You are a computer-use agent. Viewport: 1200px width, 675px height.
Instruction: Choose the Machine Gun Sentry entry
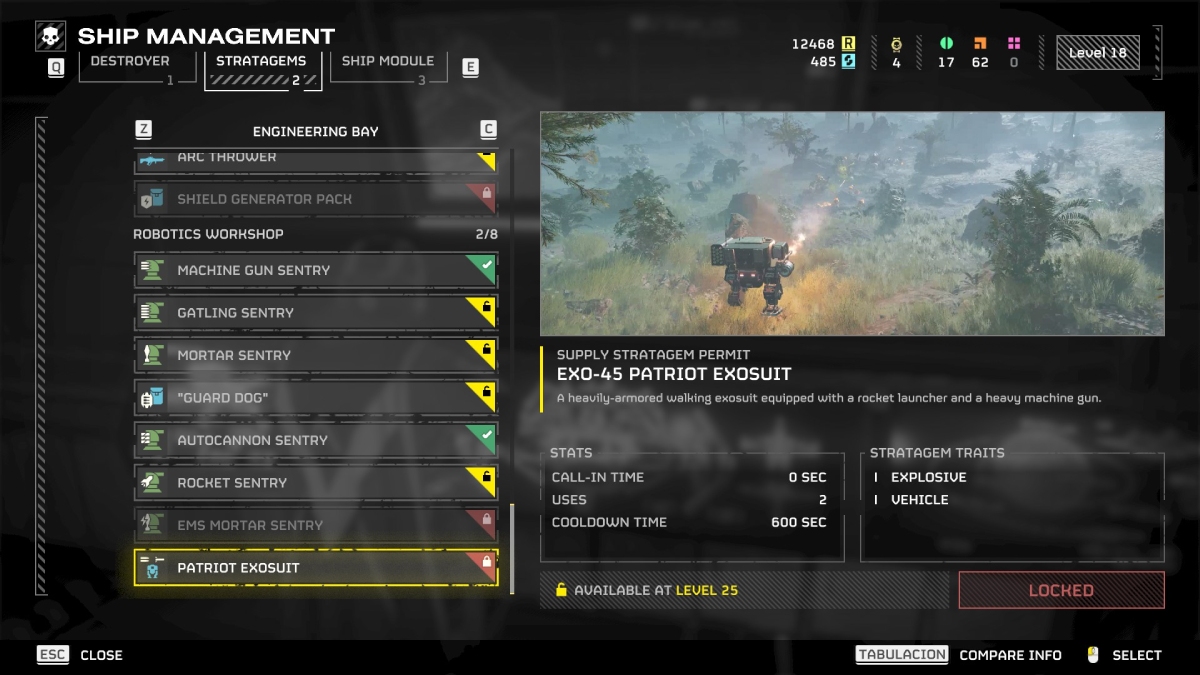(315, 270)
